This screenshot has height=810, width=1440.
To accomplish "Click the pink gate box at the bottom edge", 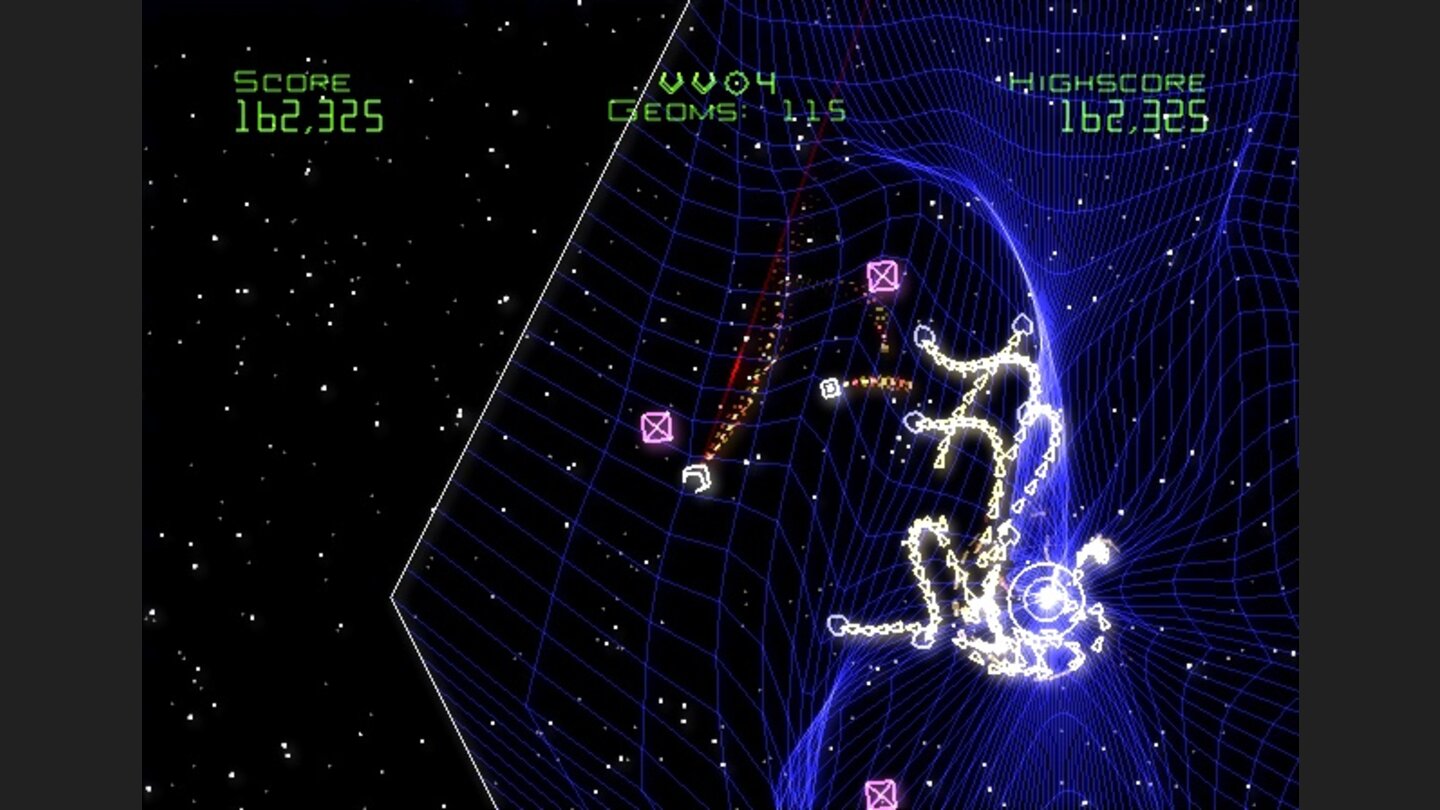I will coord(881,795).
